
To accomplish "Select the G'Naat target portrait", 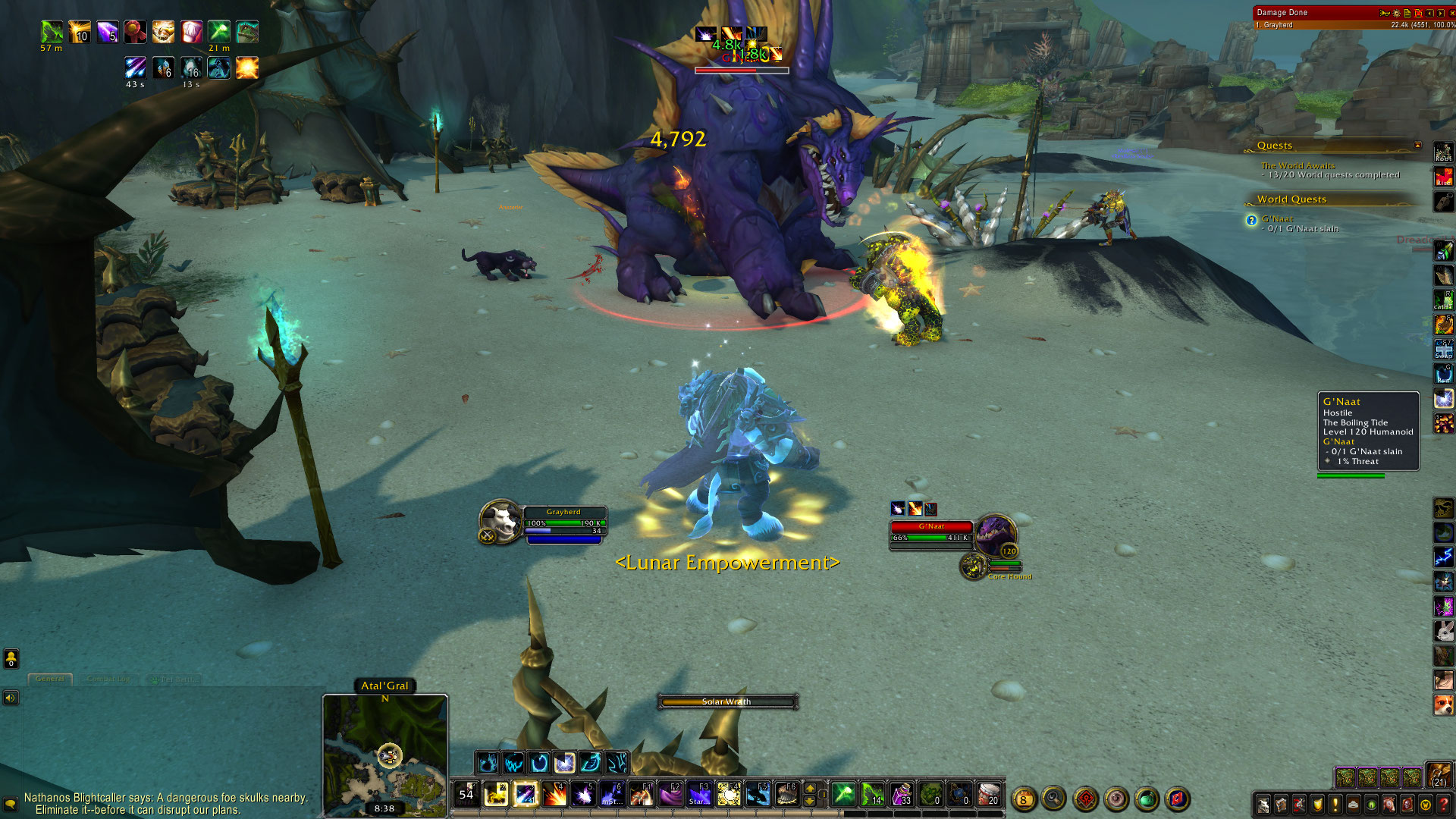I will (x=994, y=535).
